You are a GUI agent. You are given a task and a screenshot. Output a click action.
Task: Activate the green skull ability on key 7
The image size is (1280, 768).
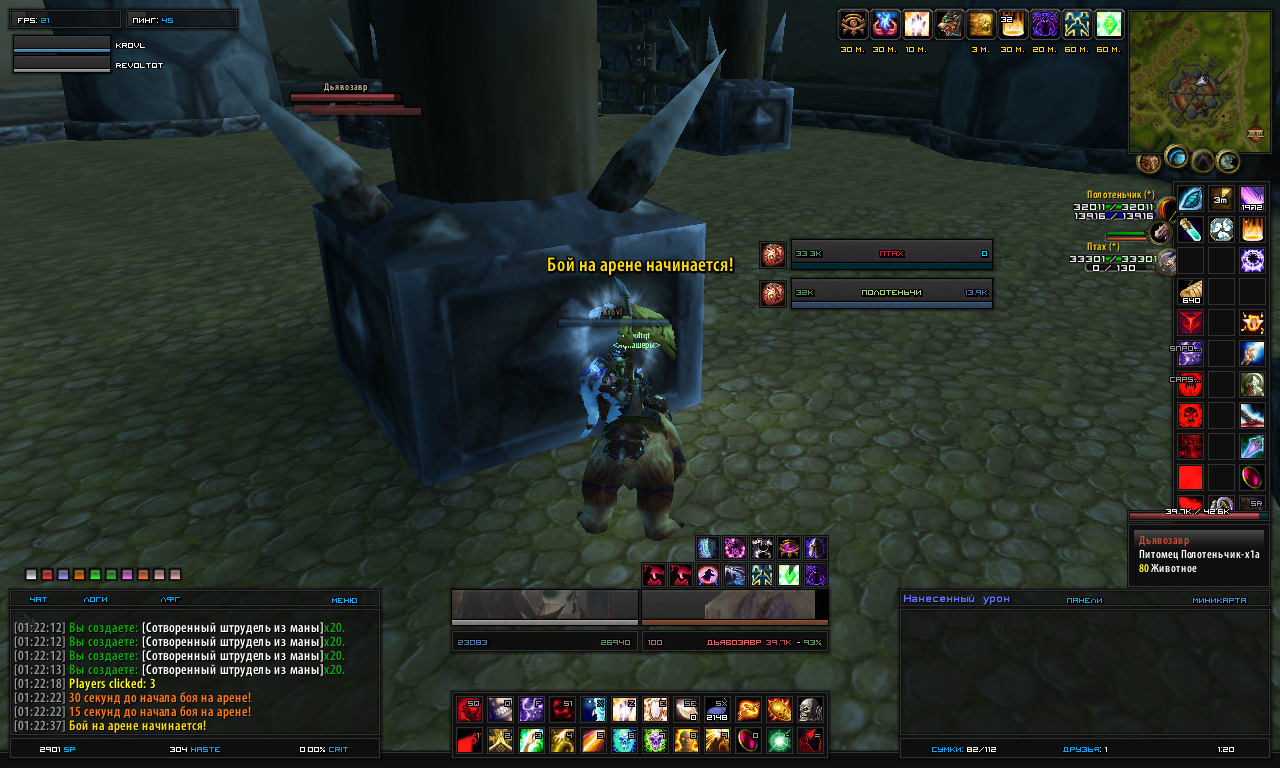[x=656, y=741]
